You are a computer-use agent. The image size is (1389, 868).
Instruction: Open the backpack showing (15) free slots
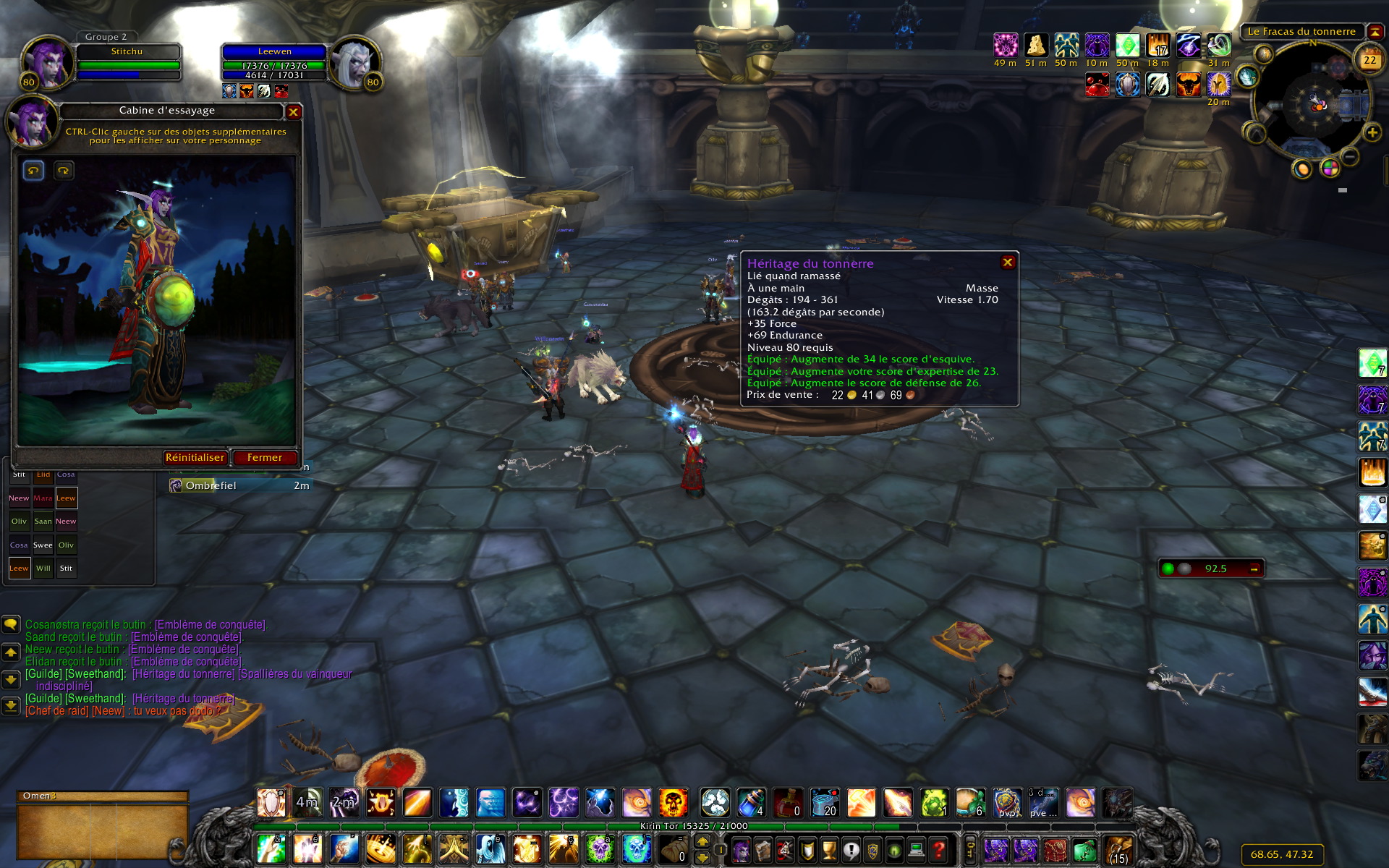tap(1118, 850)
